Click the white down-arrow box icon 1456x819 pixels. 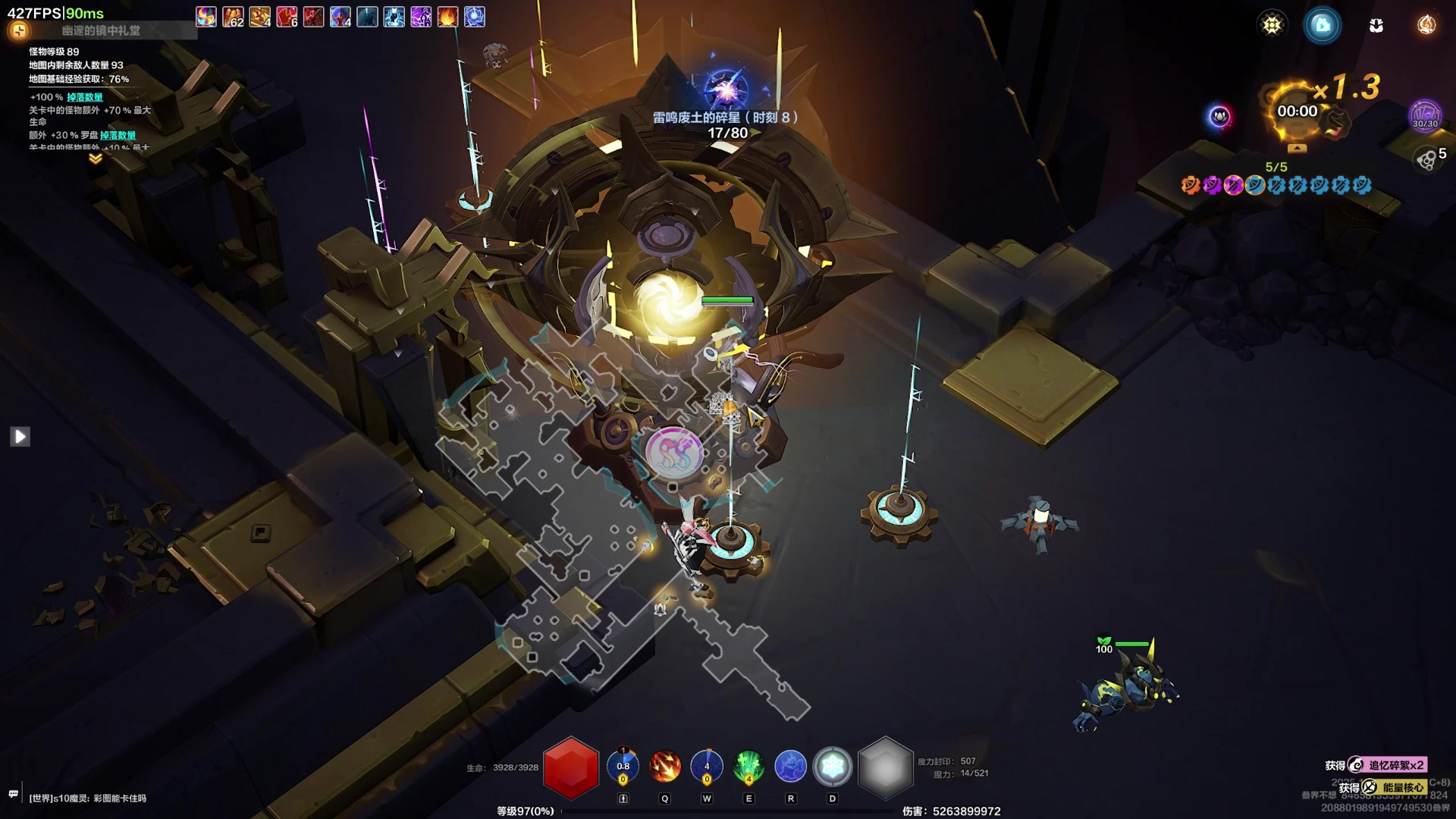point(1376,25)
